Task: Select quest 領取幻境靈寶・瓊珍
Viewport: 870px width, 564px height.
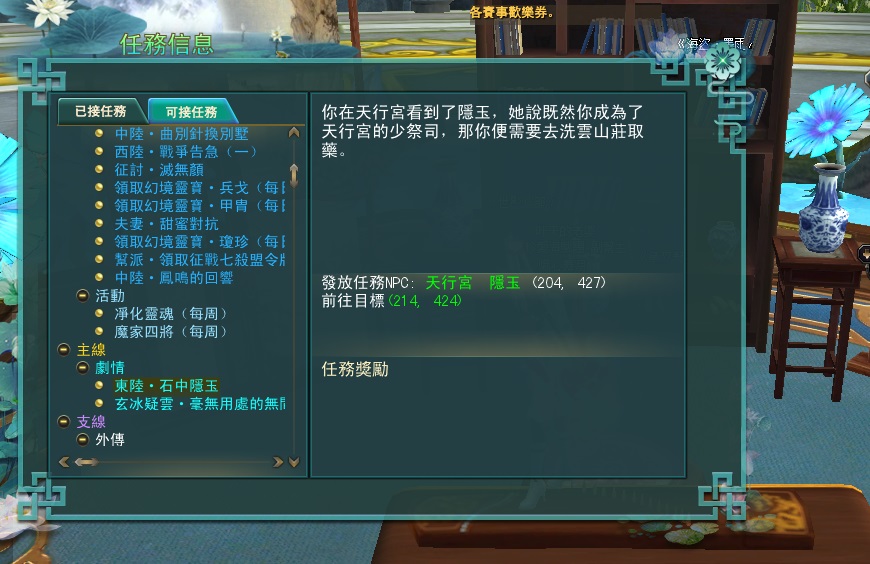Action: point(199,241)
